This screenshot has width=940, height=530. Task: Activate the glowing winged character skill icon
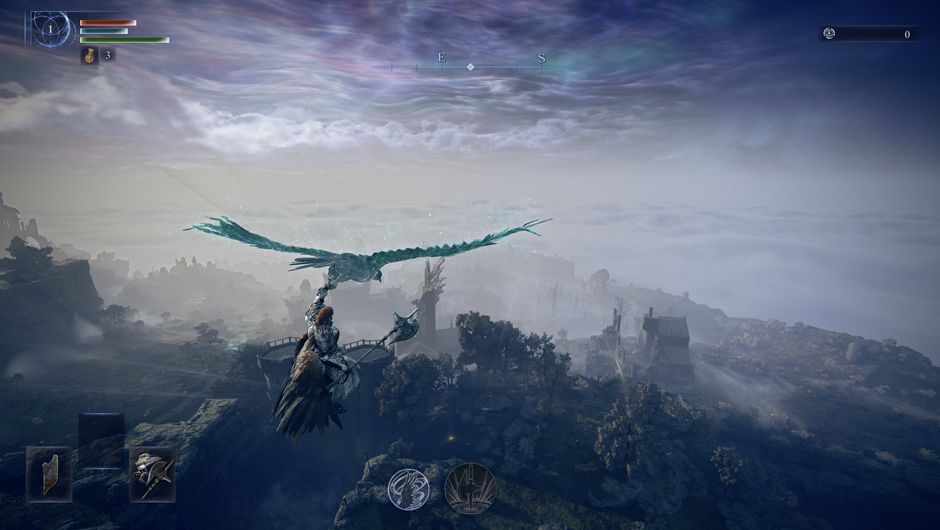coord(408,487)
